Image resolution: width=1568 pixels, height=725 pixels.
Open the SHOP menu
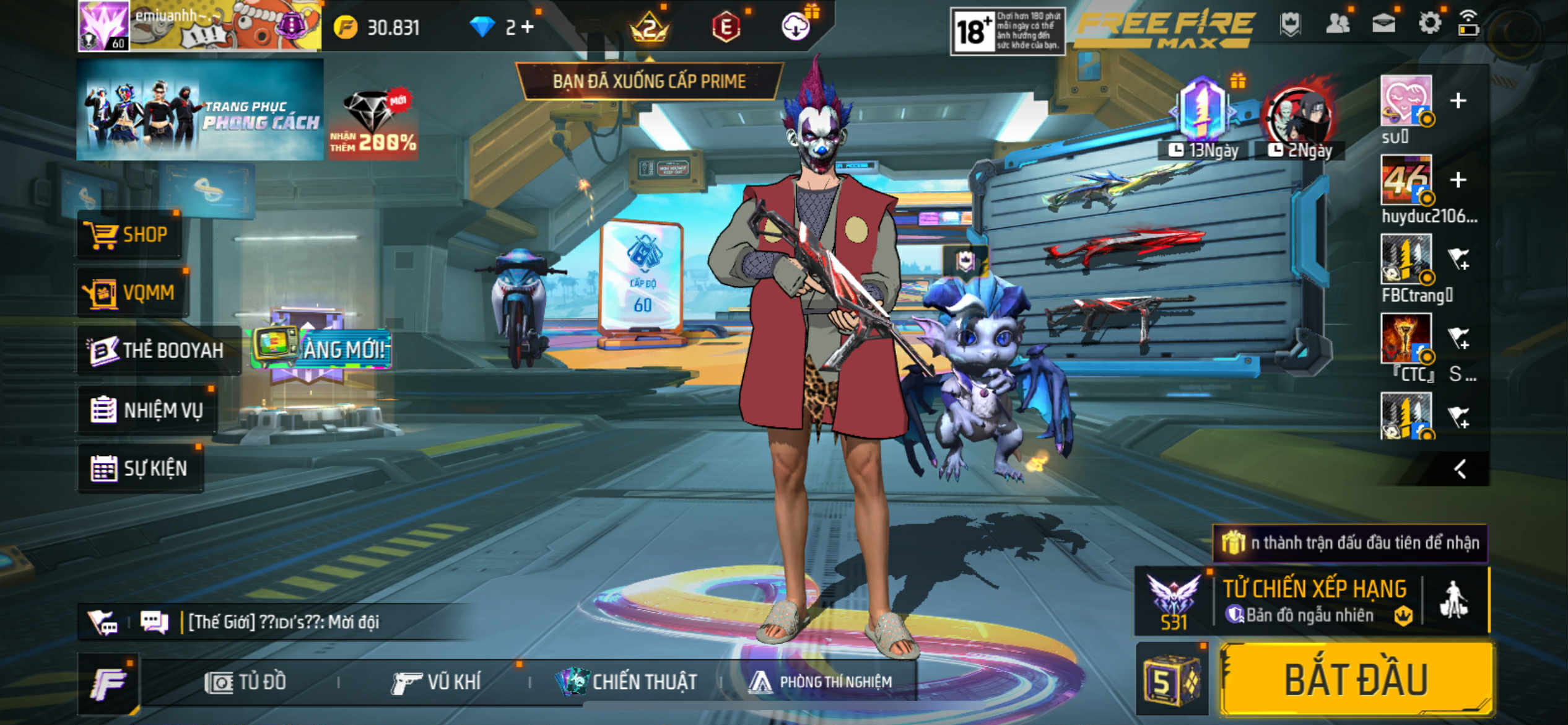click(129, 235)
